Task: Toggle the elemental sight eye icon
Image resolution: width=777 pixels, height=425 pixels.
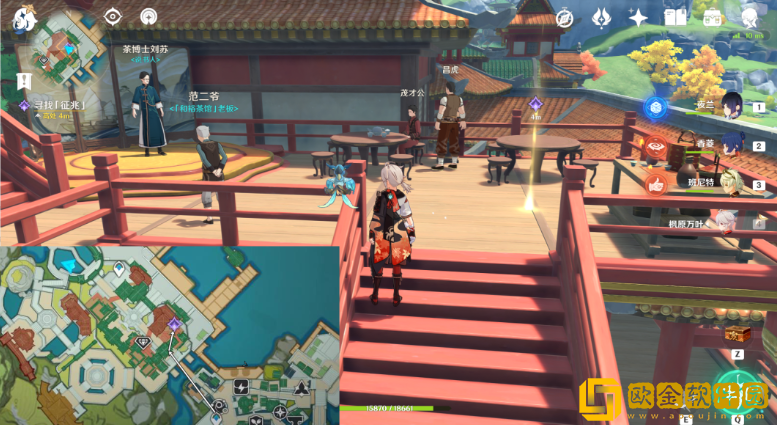Action: click(112, 16)
